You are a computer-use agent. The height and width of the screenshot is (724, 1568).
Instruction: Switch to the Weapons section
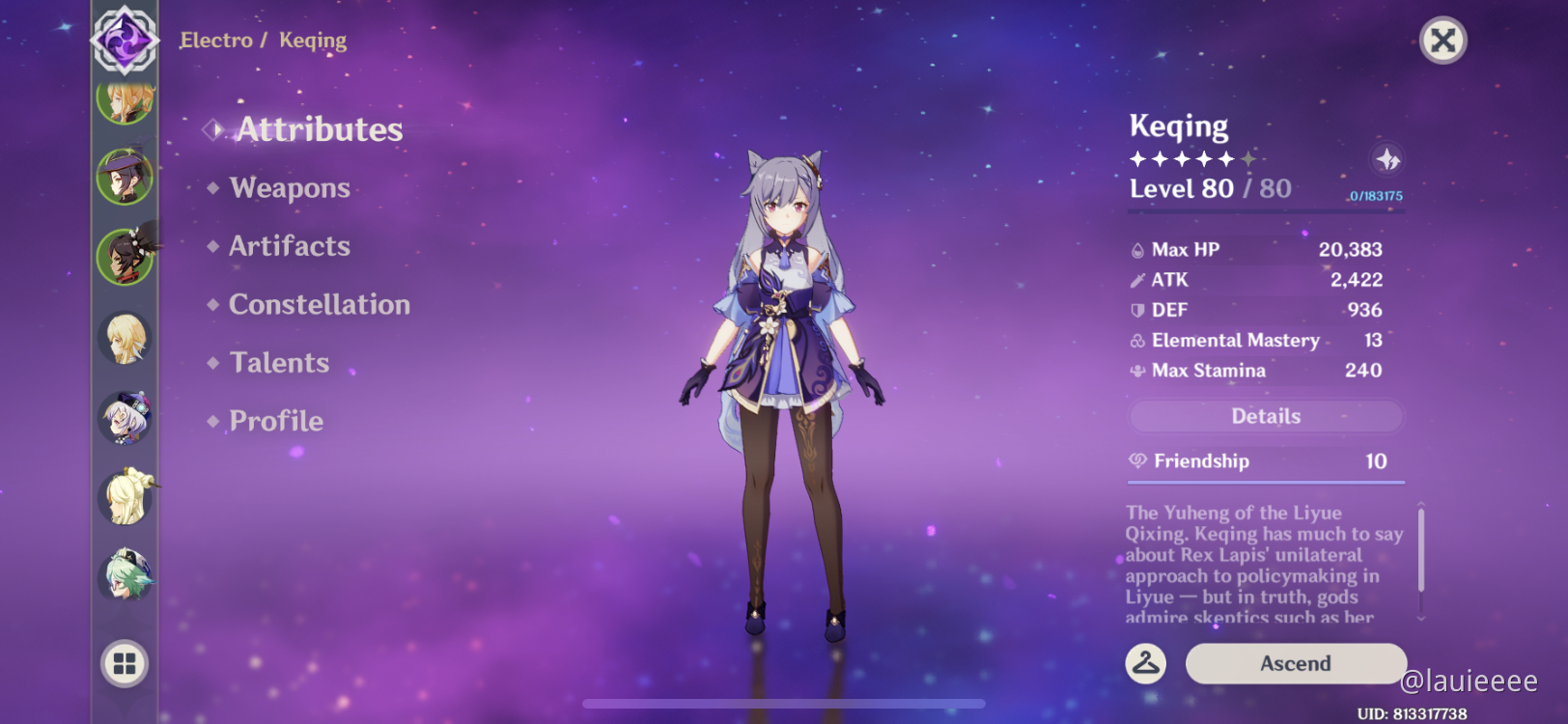290,188
